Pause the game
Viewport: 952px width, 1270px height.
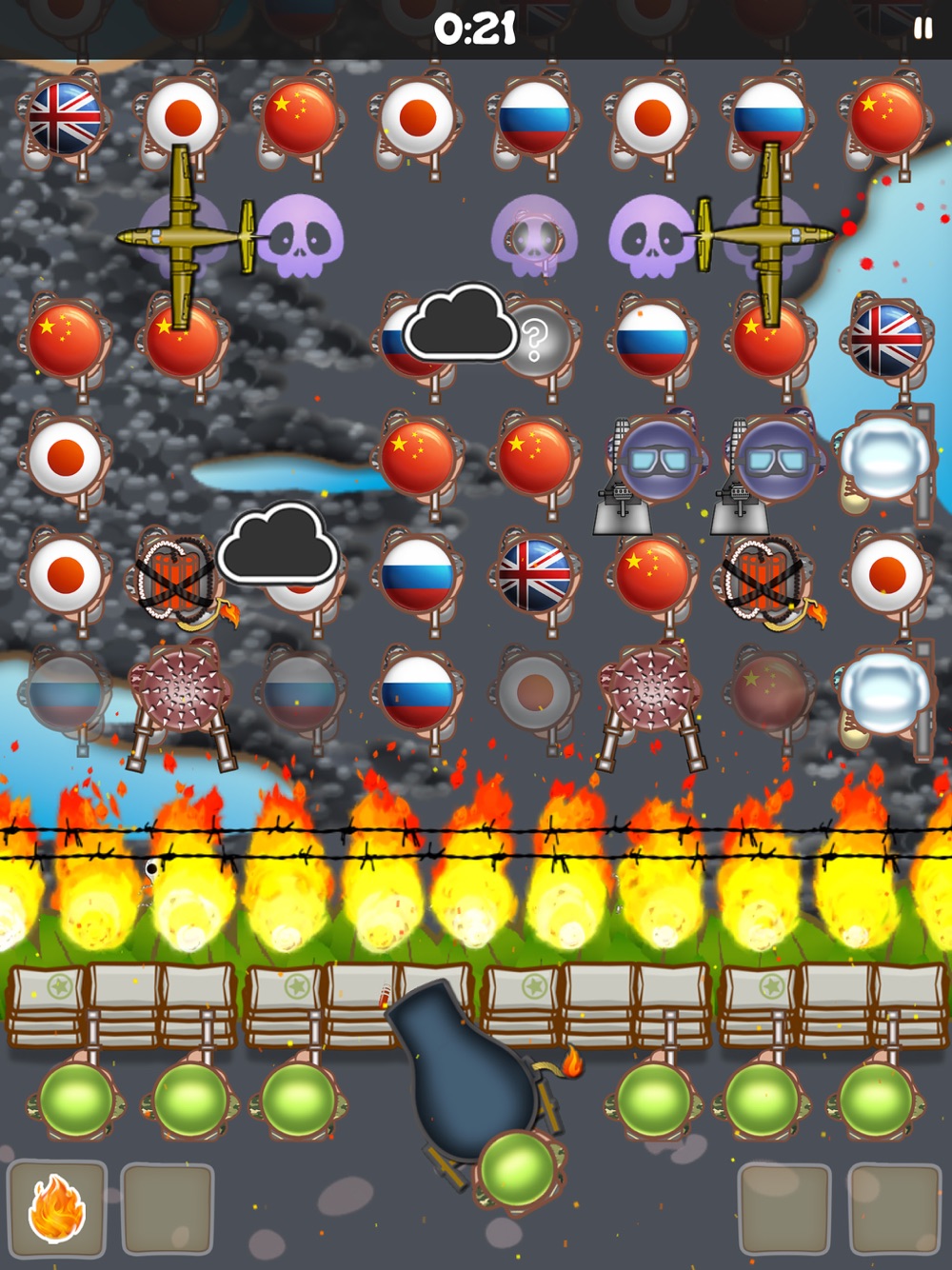(922, 29)
